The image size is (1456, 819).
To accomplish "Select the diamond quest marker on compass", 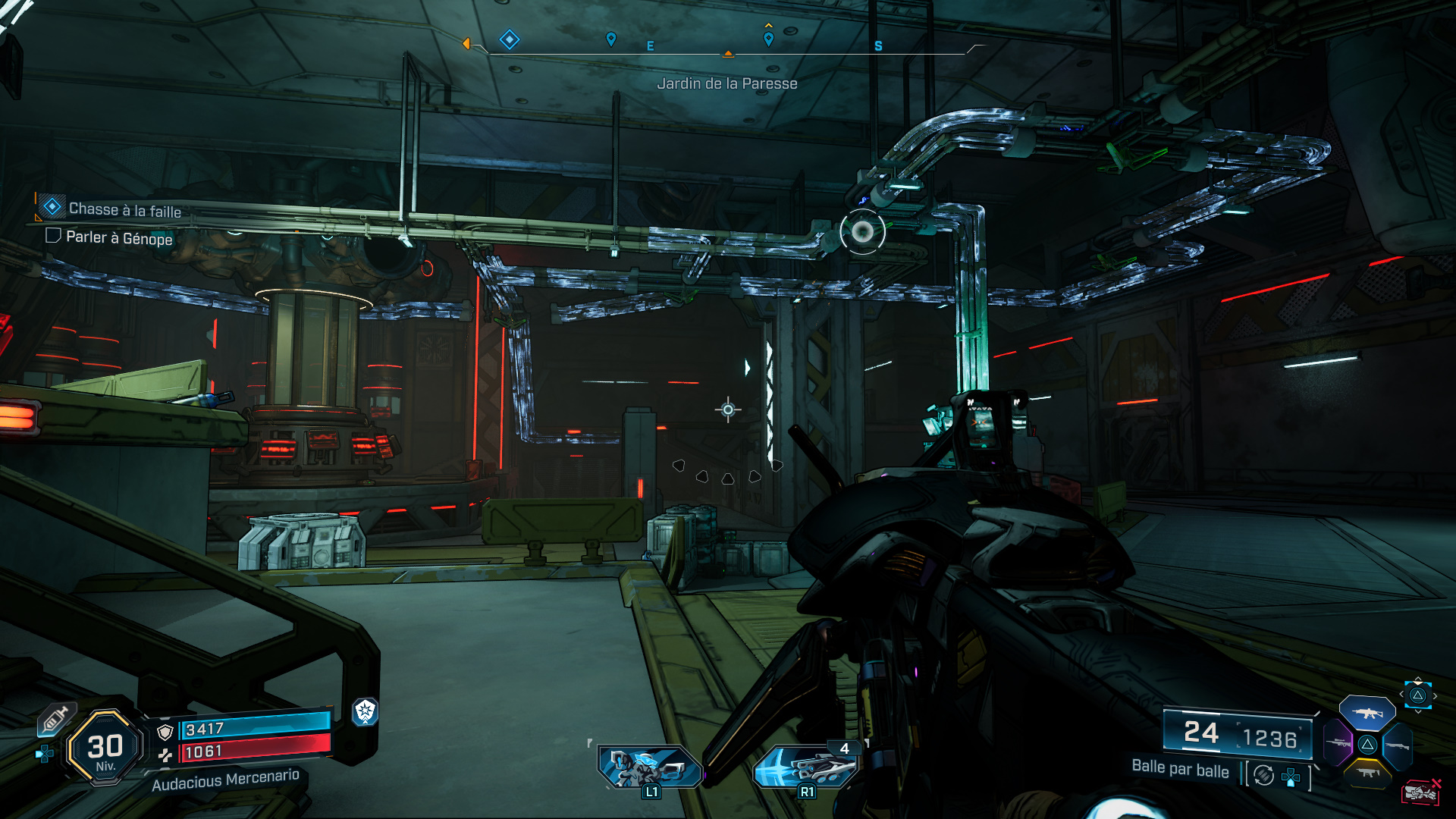I will [x=510, y=39].
